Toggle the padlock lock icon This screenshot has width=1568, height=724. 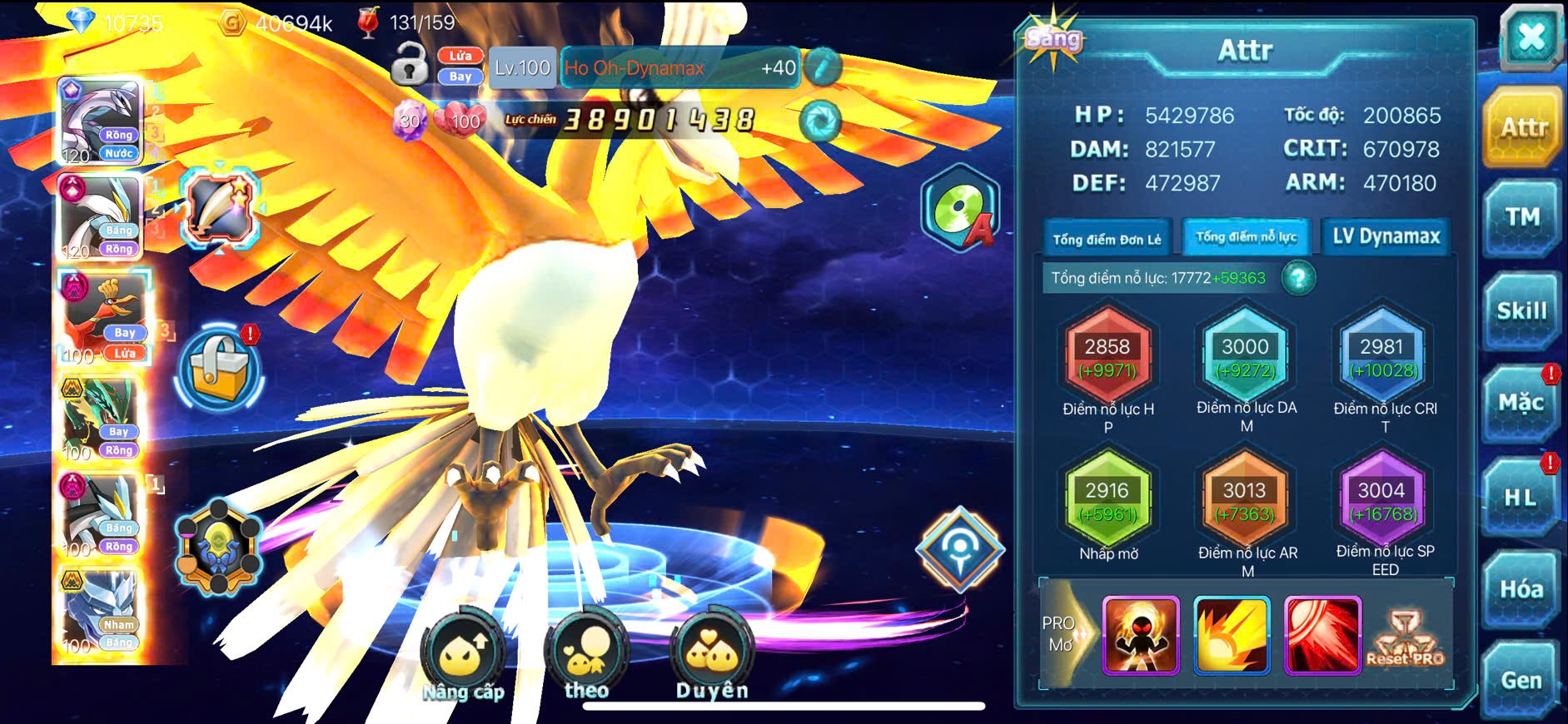(x=409, y=65)
